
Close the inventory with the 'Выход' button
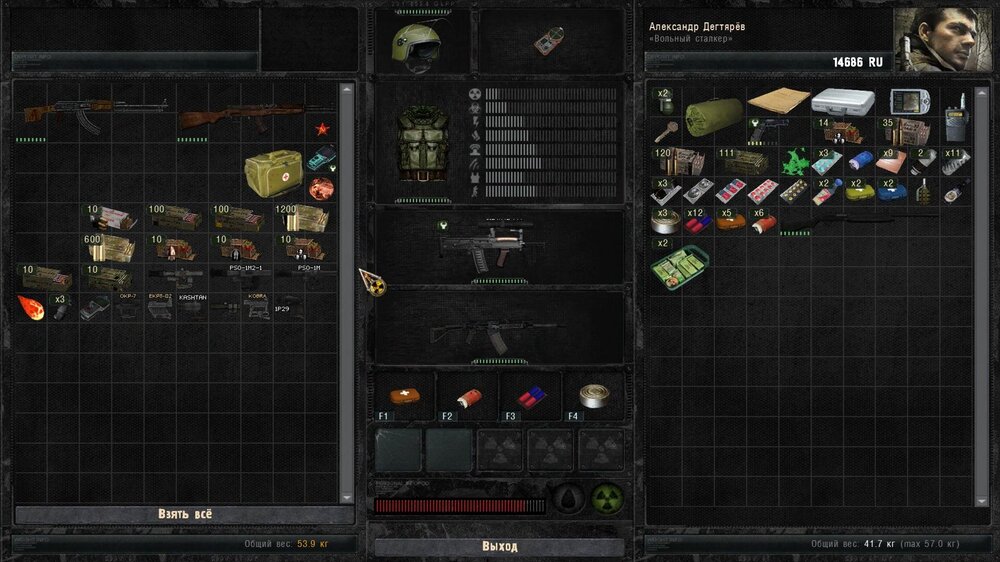(x=499, y=546)
